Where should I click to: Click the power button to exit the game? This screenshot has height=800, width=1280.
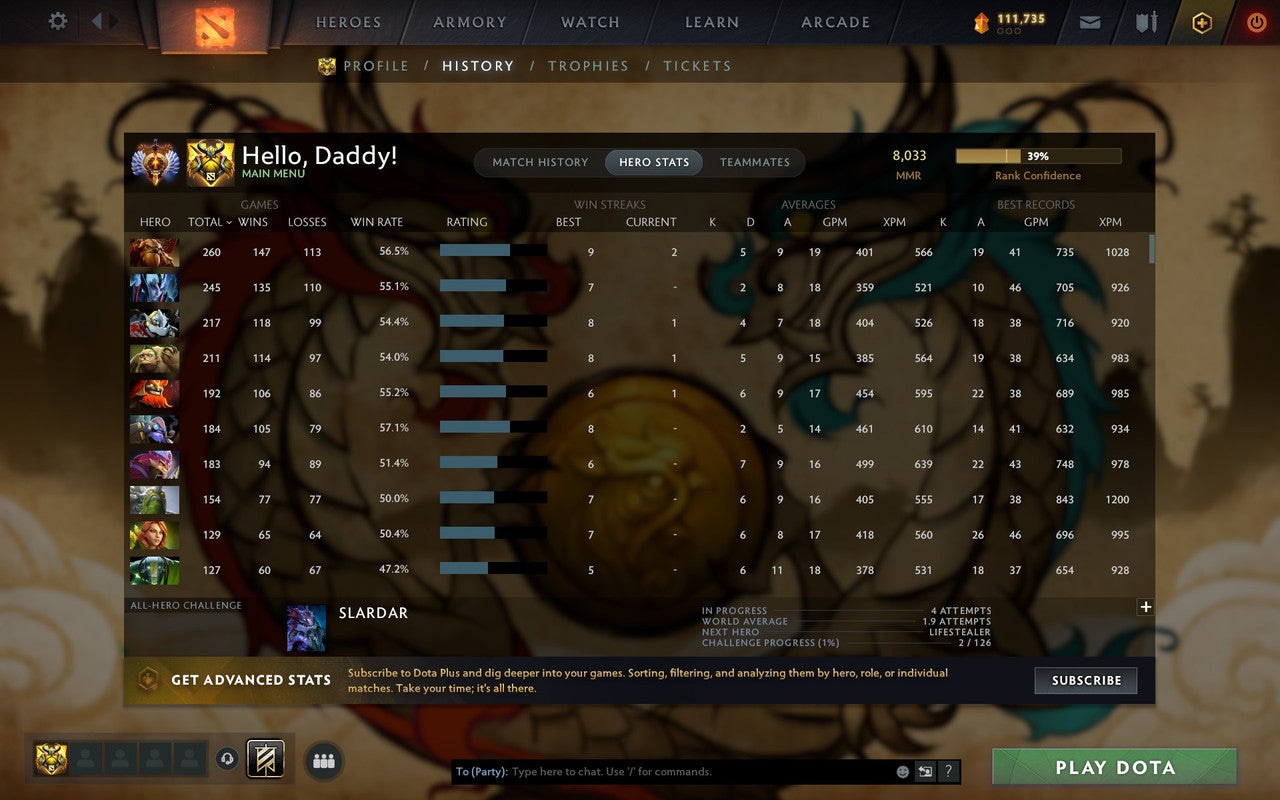1256,22
